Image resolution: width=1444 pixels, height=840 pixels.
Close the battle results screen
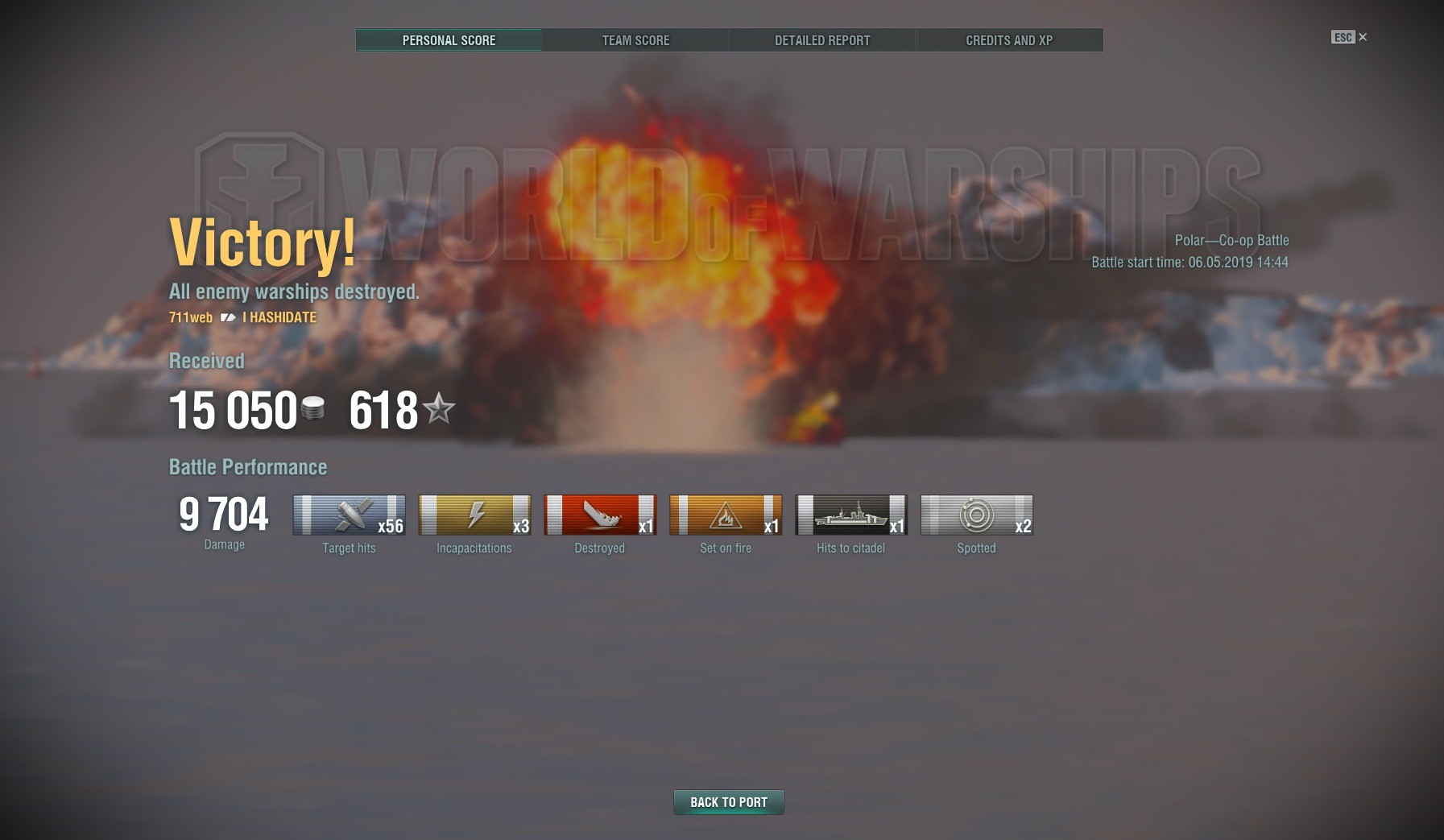[1362, 37]
